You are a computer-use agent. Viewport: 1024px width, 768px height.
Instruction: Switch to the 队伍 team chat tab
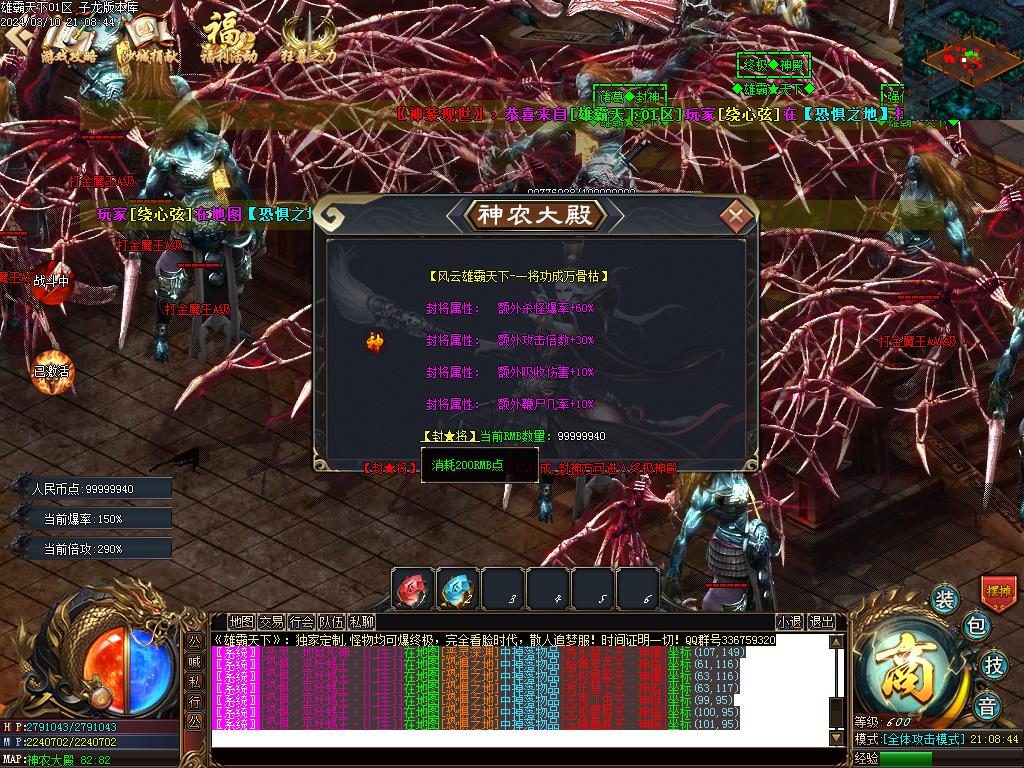tap(331, 622)
